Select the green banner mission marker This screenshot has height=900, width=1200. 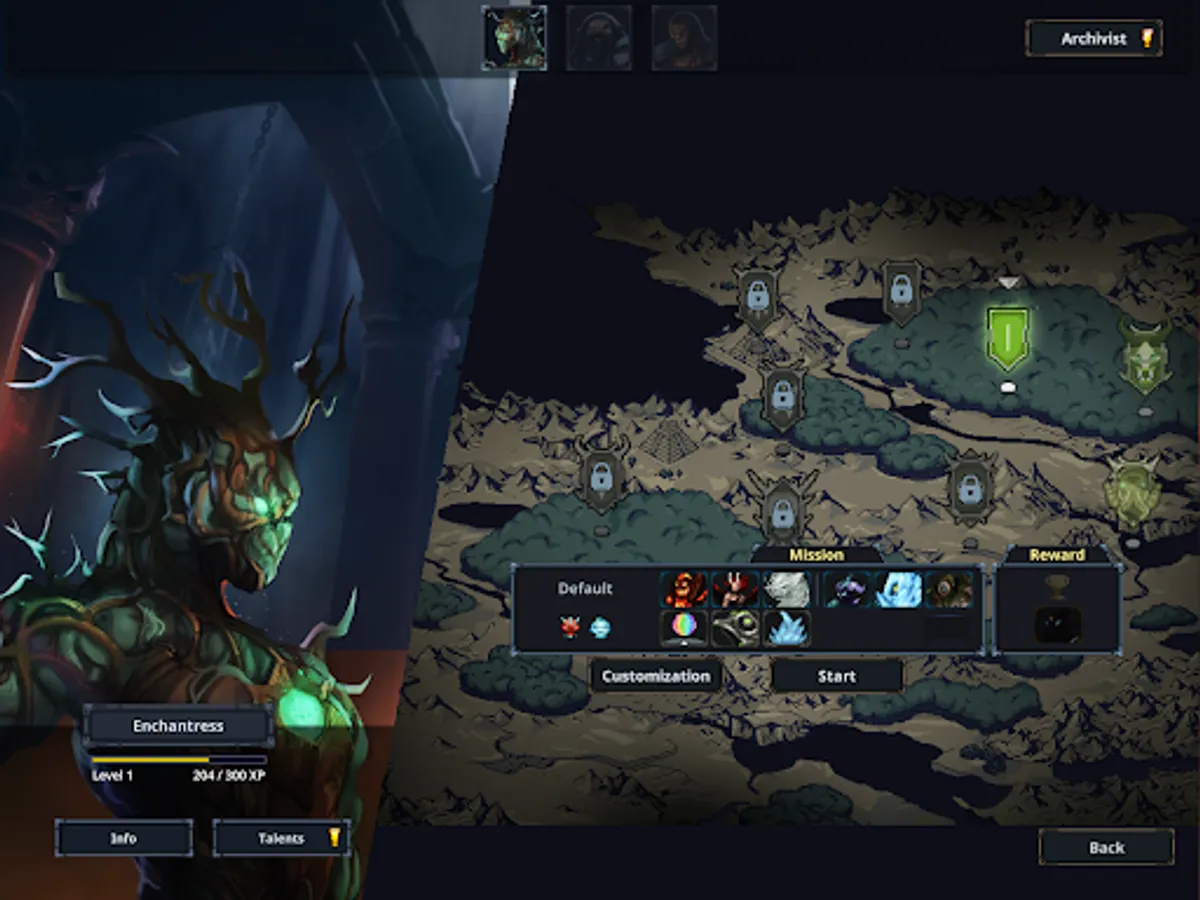(x=1008, y=338)
